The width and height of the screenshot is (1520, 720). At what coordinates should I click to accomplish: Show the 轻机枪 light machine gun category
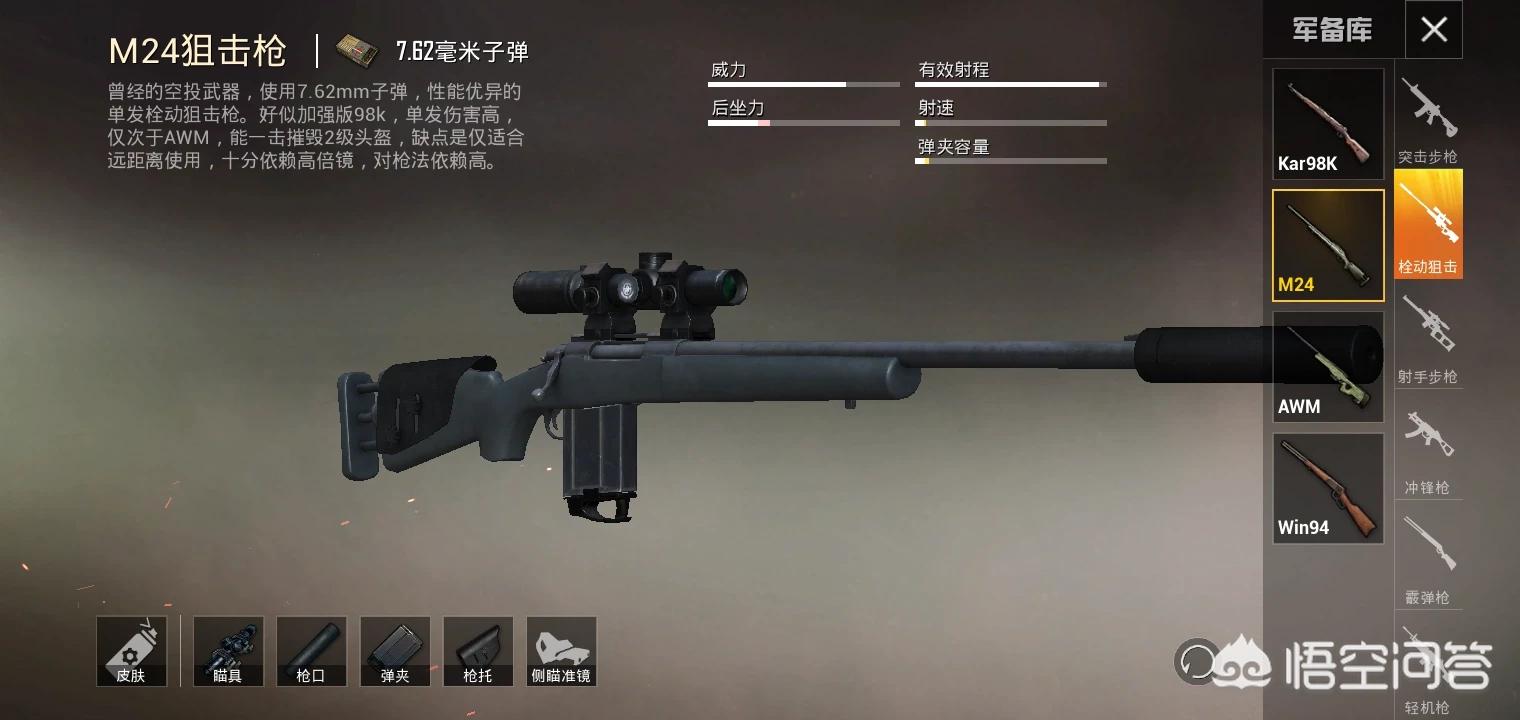click(x=1428, y=668)
